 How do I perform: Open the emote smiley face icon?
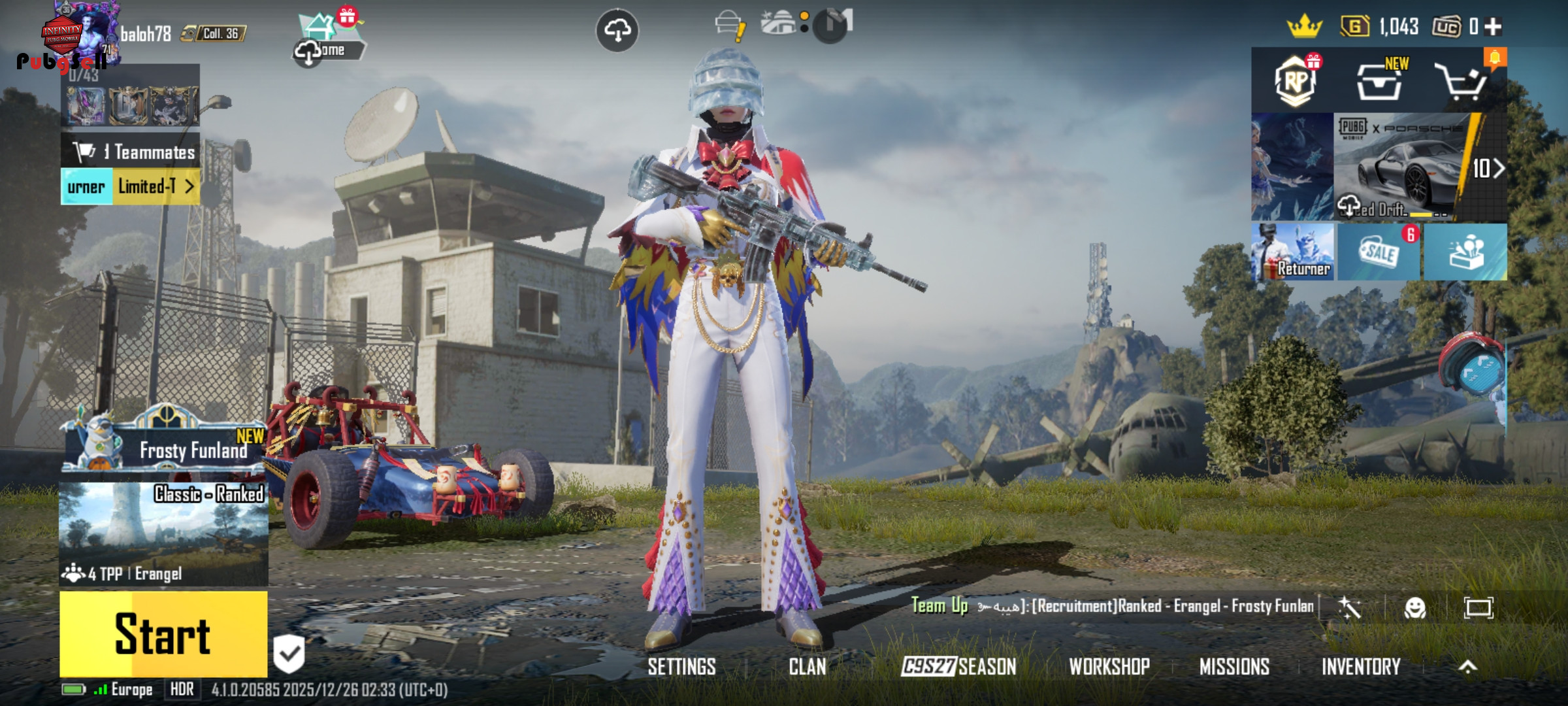(1414, 608)
